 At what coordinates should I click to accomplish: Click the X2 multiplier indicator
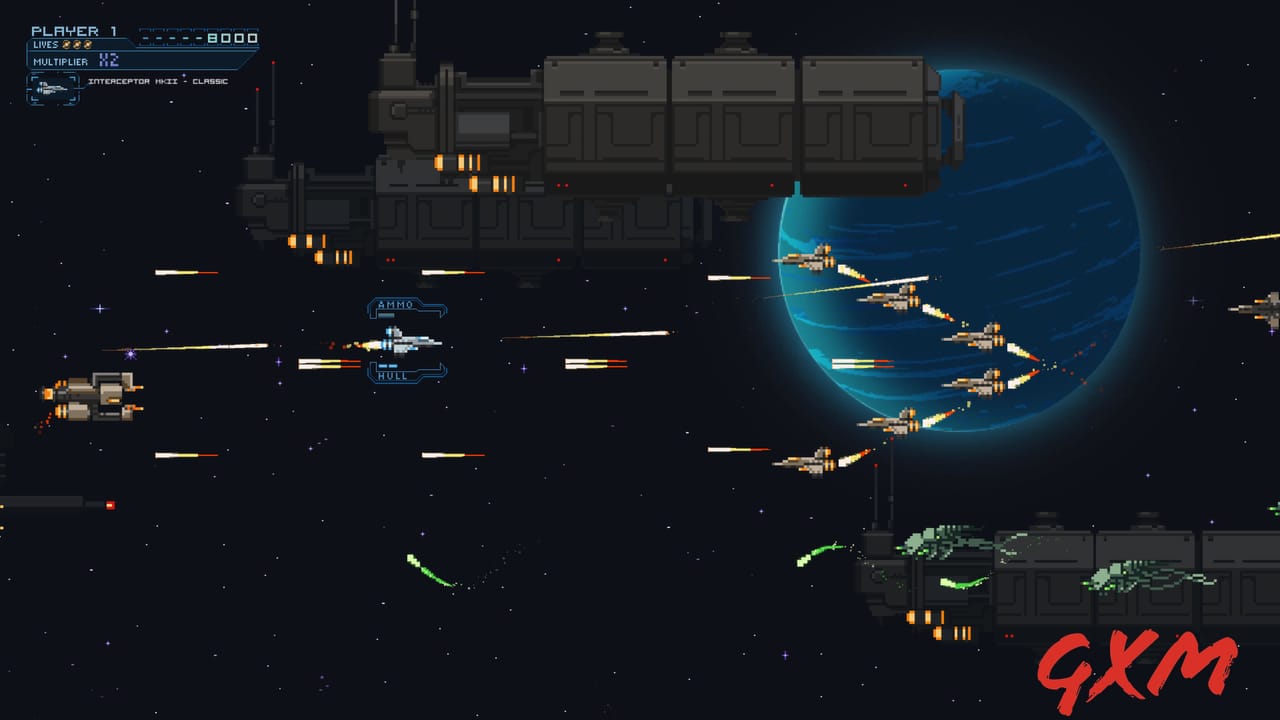tap(108, 60)
